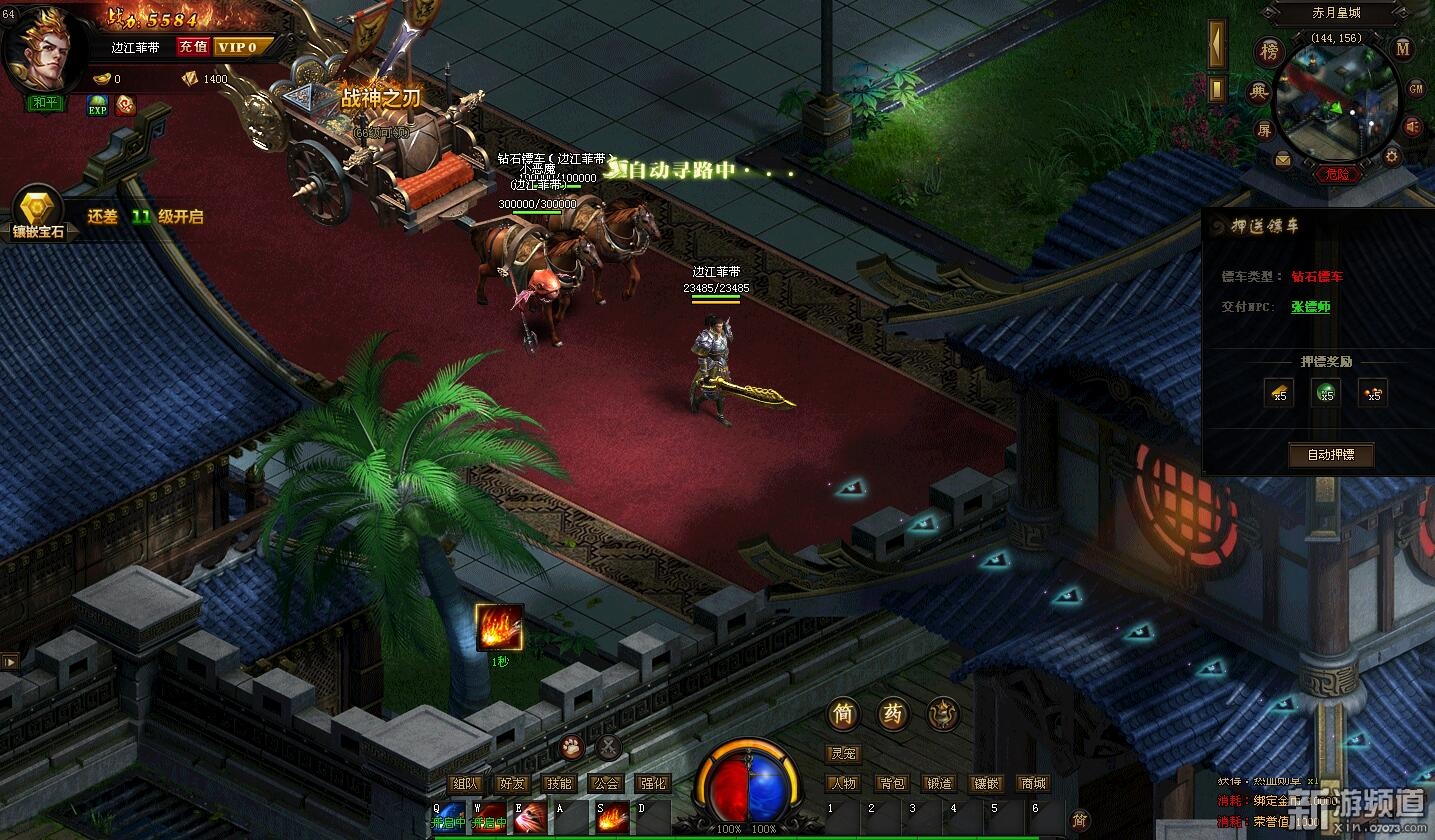Click the EXP buff icon
The height and width of the screenshot is (840, 1435).
click(x=97, y=105)
